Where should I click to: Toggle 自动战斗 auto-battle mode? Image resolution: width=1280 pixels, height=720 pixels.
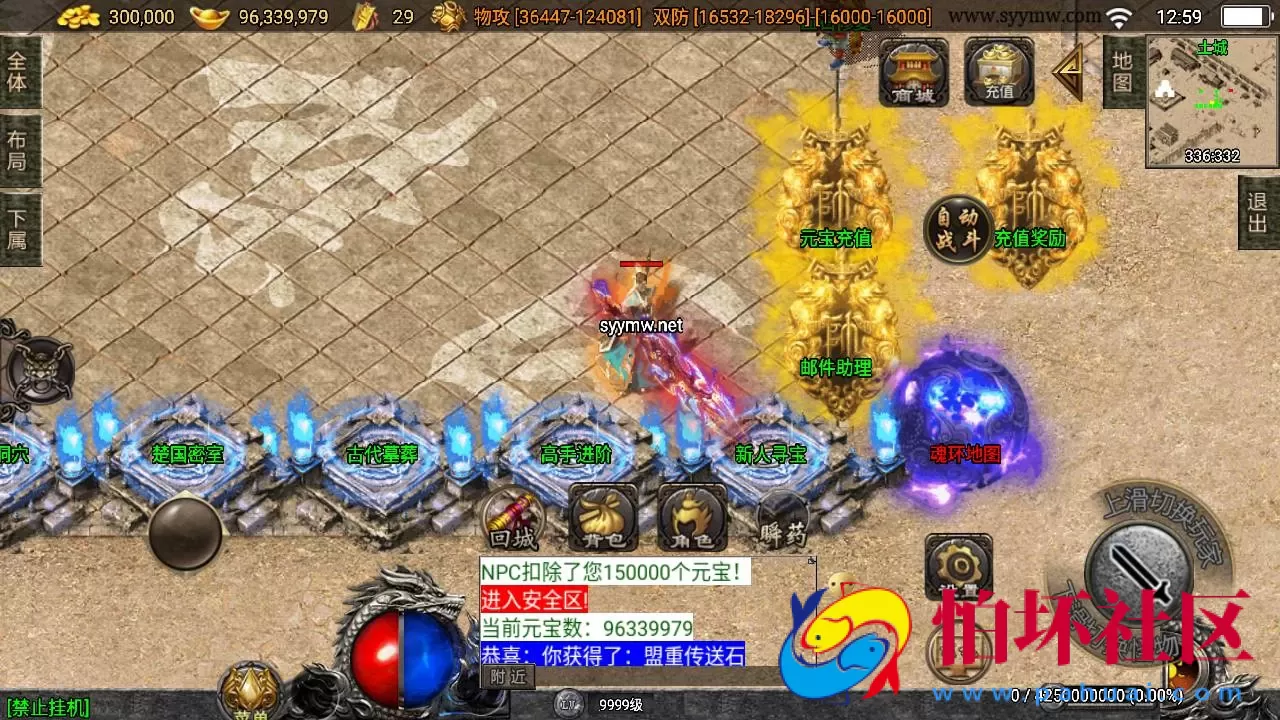(x=957, y=228)
